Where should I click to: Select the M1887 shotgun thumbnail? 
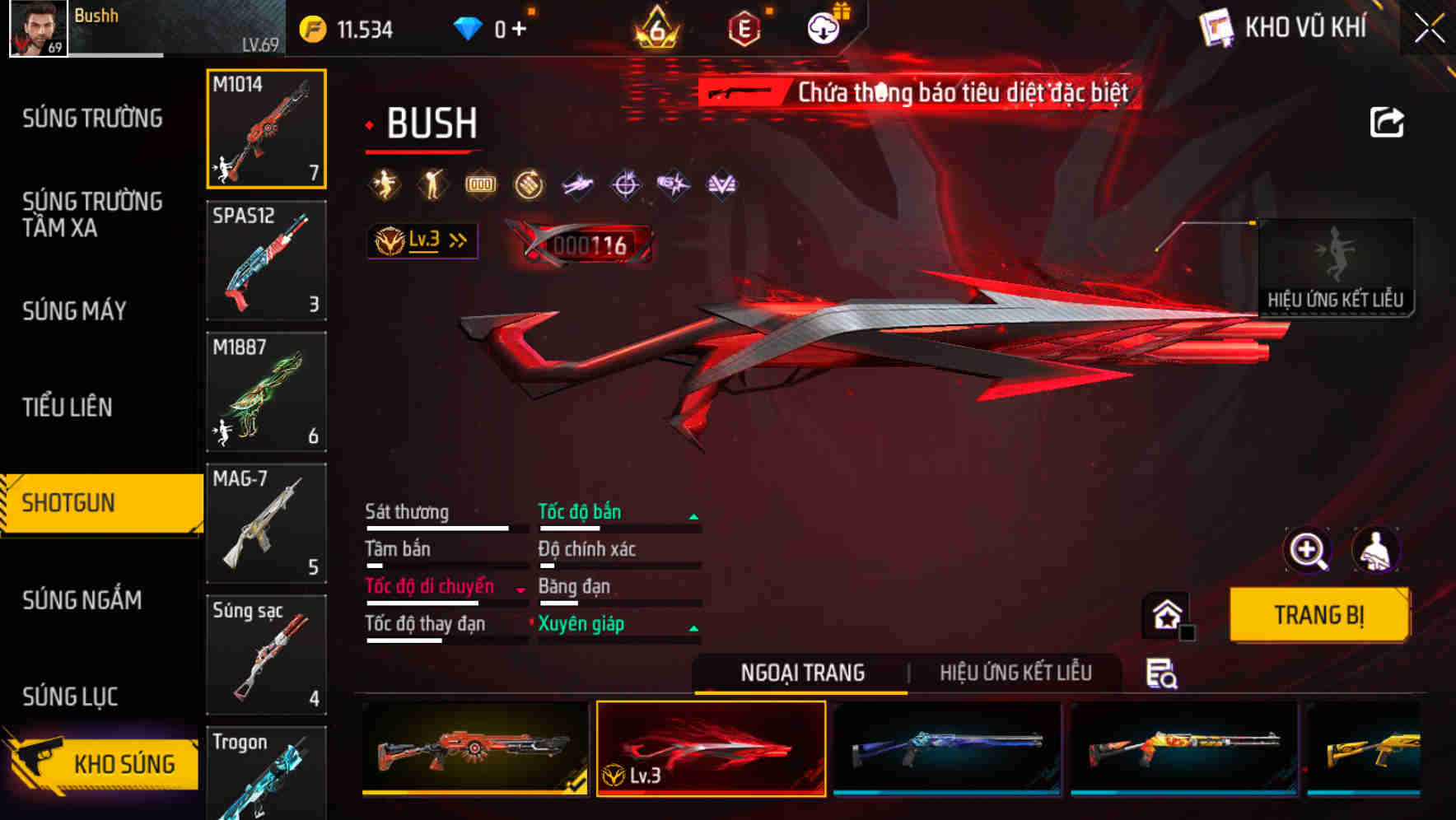click(x=265, y=393)
